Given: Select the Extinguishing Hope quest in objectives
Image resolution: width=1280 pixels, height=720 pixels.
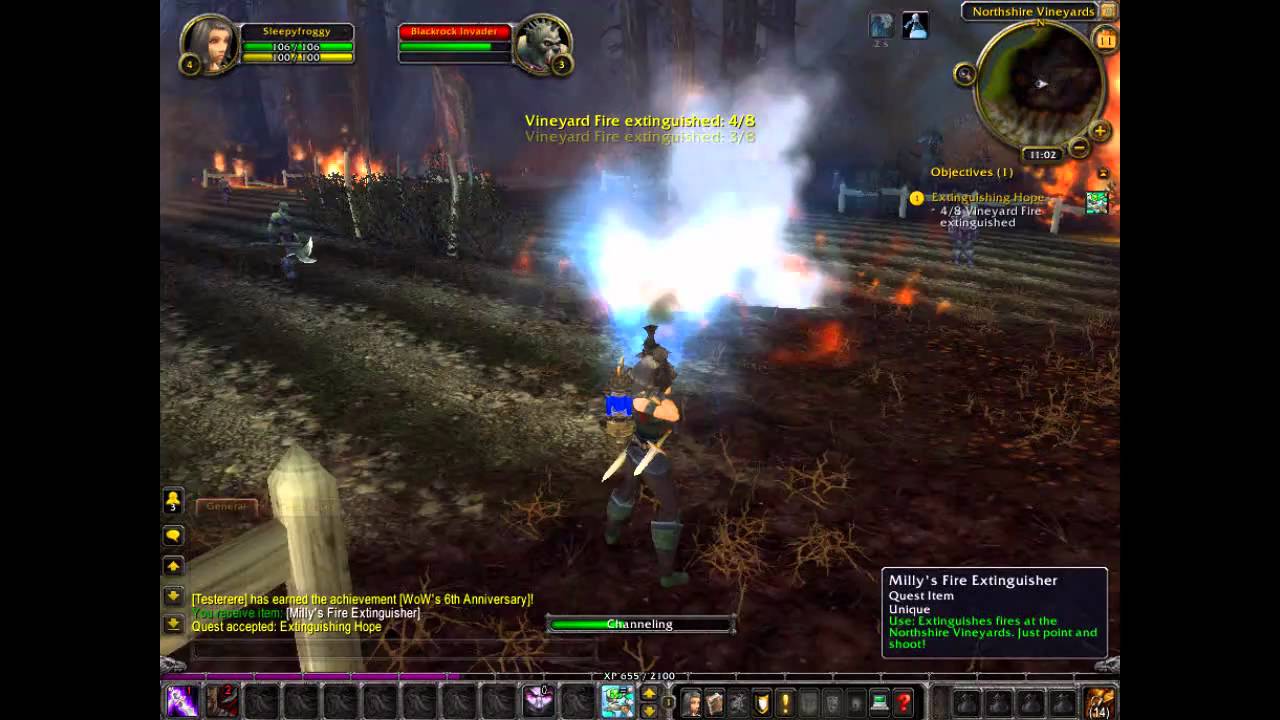Looking at the screenshot, I should [987, 198].
